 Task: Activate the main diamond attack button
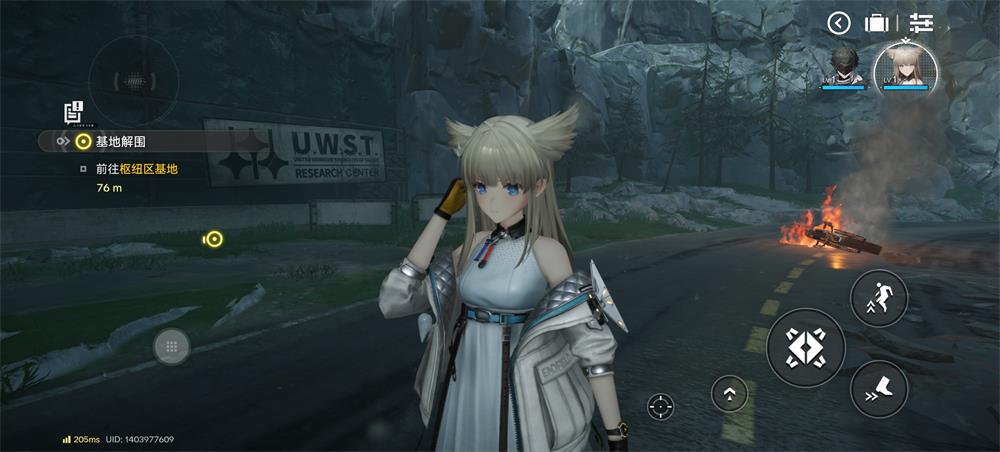coord(806,348)
